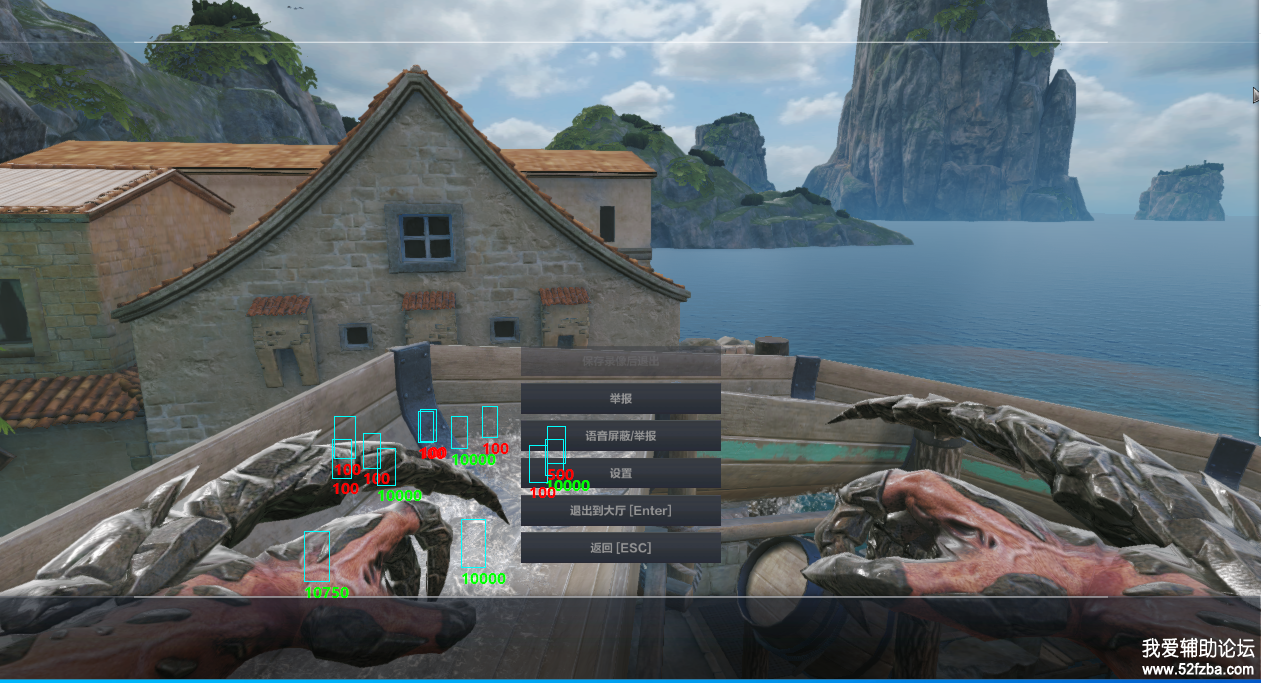
Task: Click the 举报 report button
Action: pyautogui.click(x=620, y=399)
